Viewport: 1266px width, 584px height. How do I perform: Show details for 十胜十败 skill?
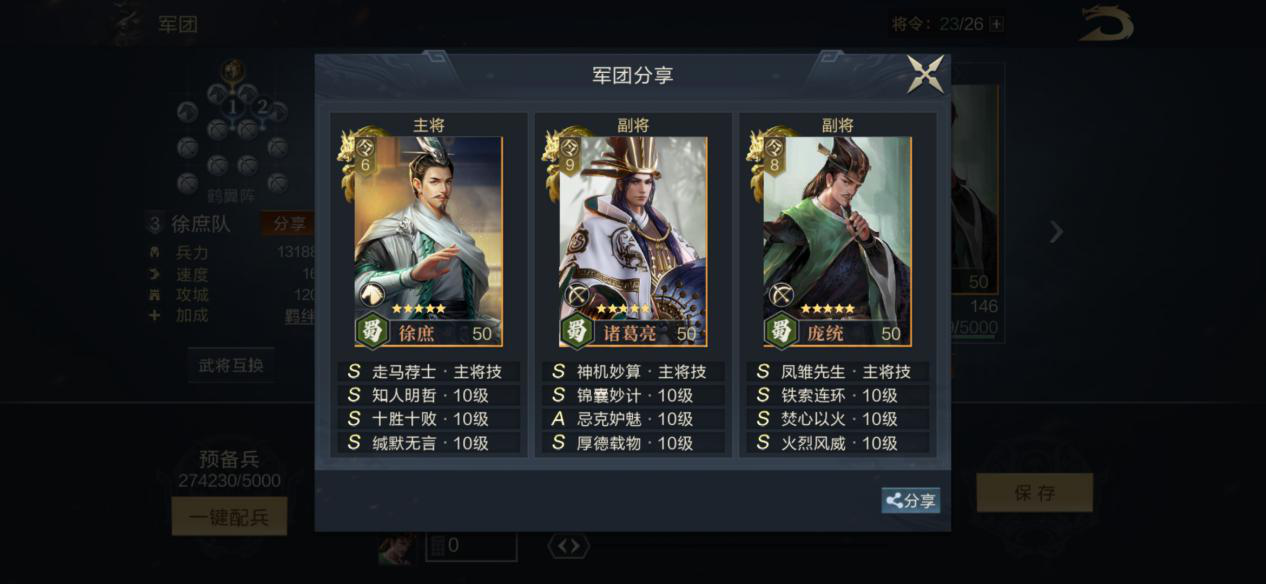(430, 419)
